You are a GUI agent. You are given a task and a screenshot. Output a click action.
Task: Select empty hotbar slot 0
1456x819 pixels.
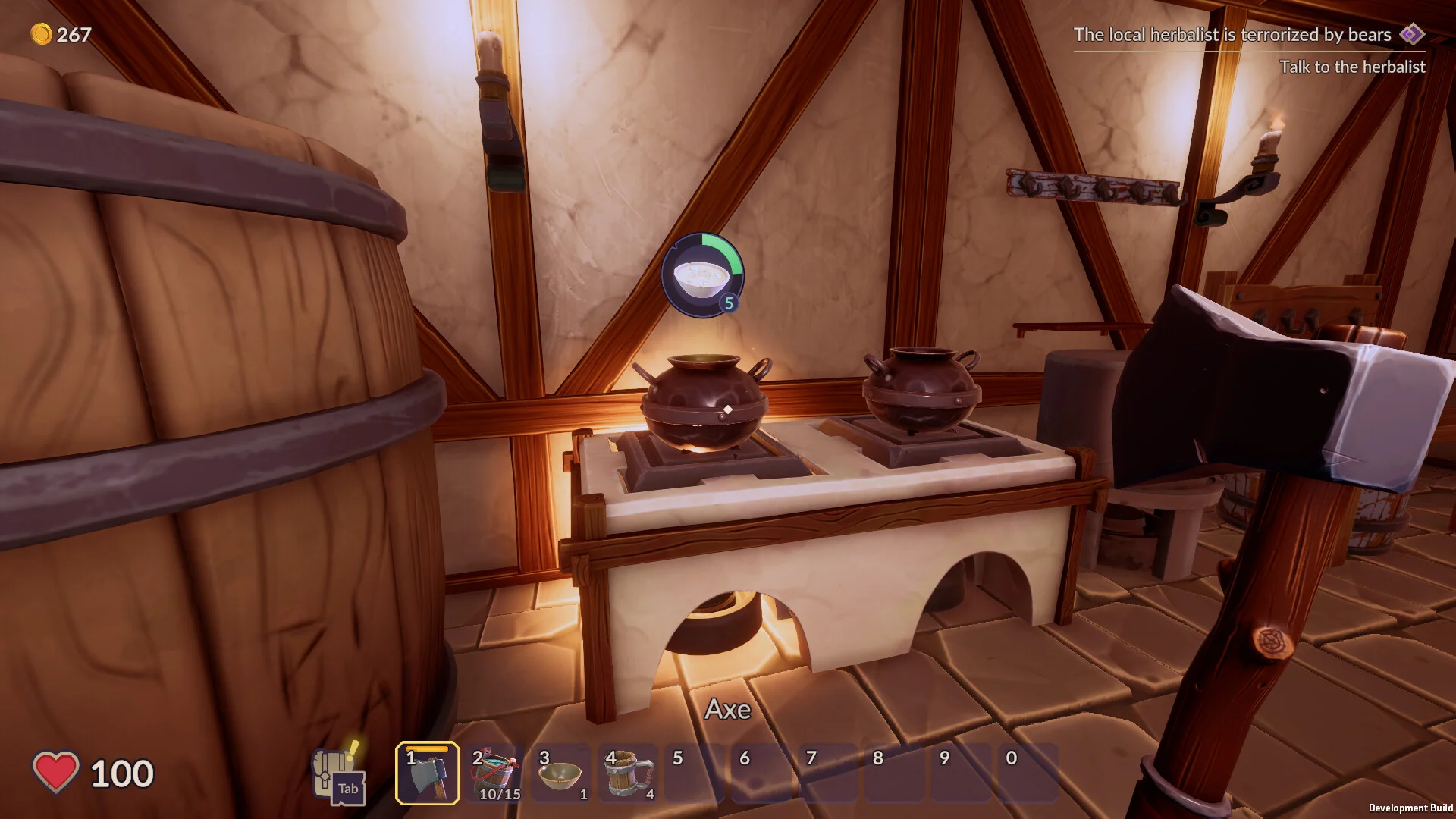[x=1028, y=773]
